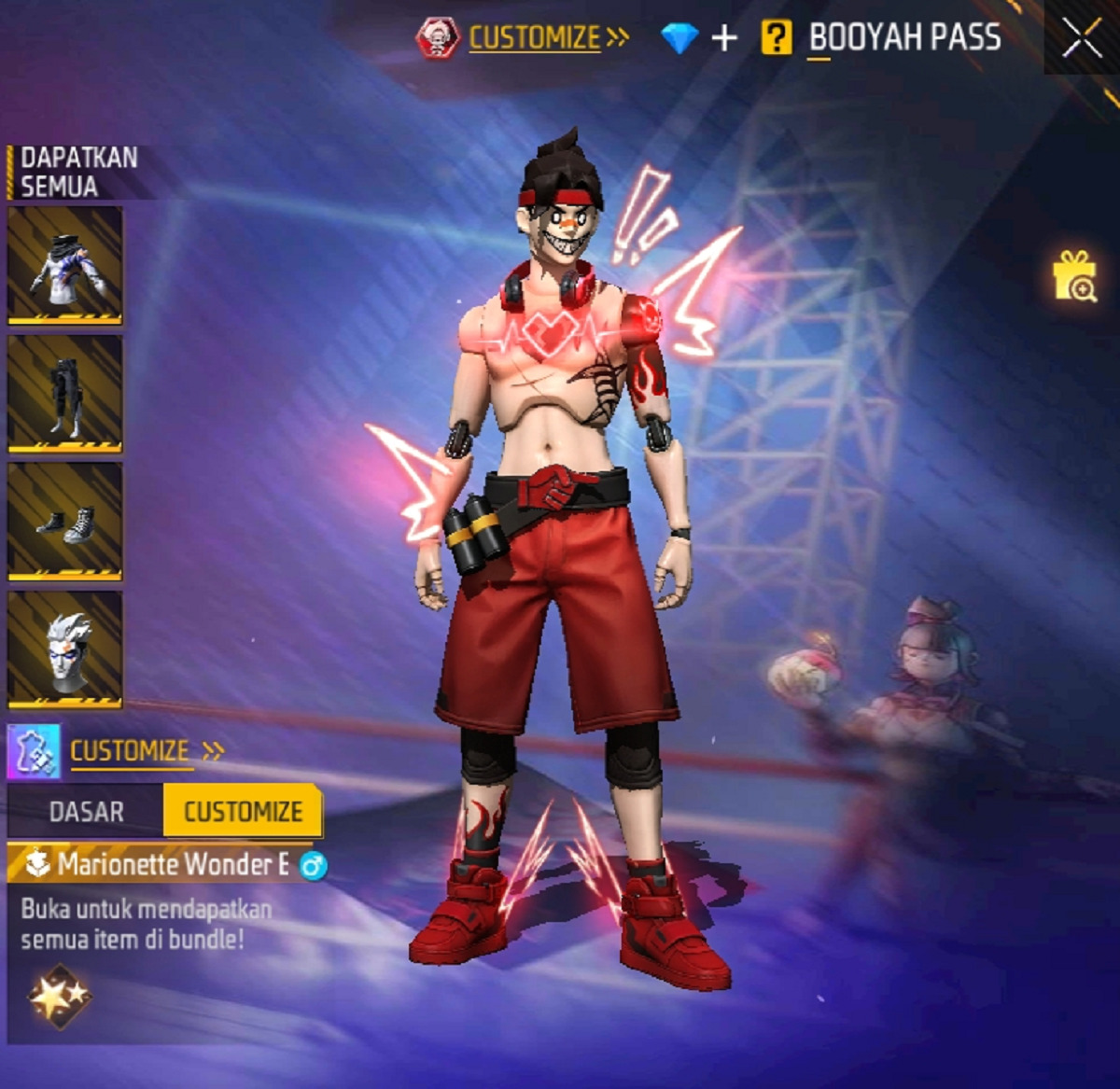The image size is (1120, 1089).
Task: Click the Marionette Wonder bundle name
Action: pyautogui.click(x=173, y=864)
